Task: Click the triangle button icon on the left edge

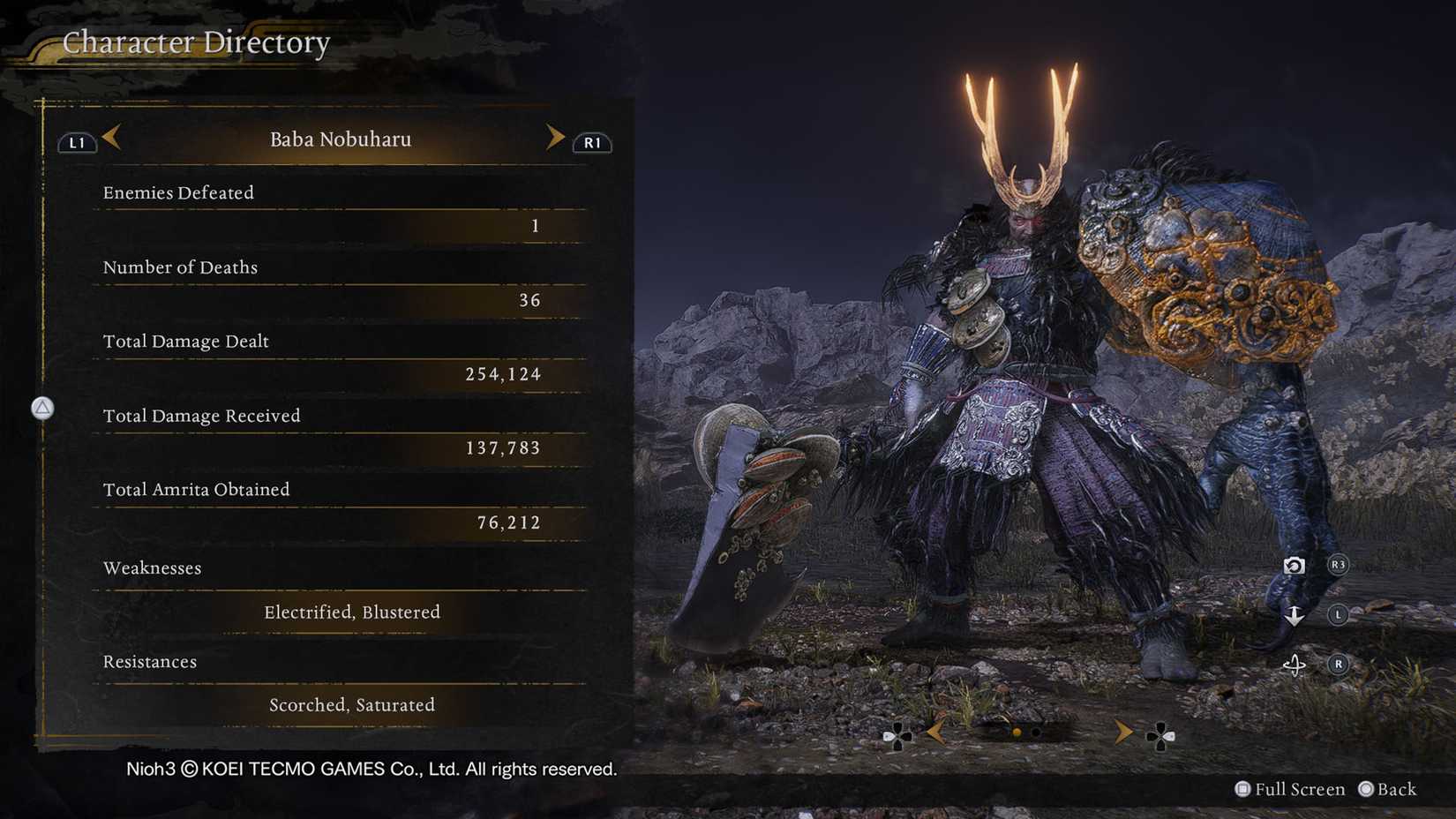Action: coord(42,409)
